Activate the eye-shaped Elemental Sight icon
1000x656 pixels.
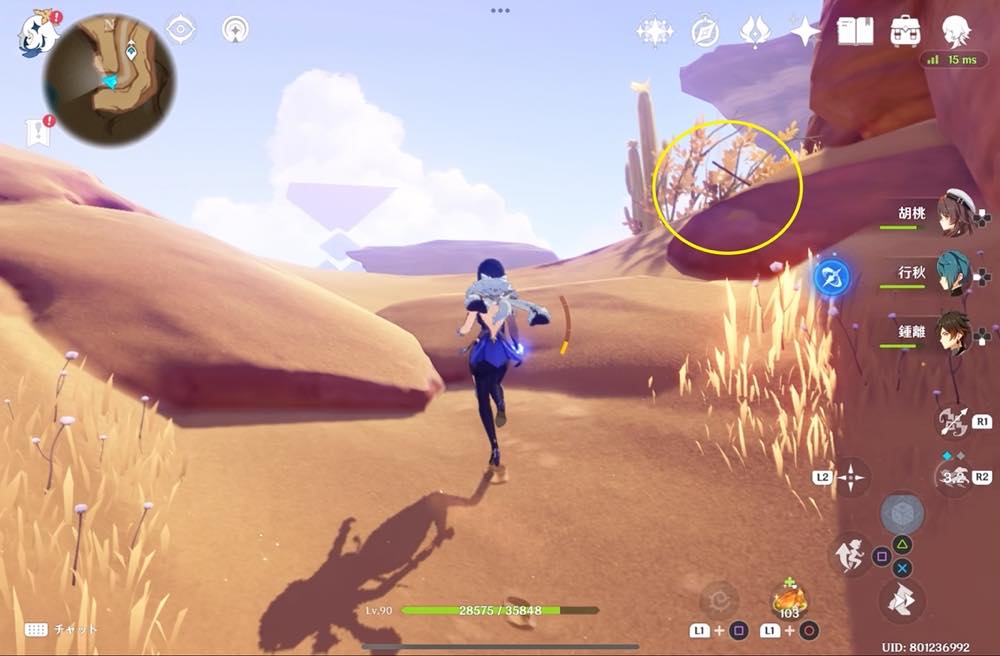coord(180,30)
